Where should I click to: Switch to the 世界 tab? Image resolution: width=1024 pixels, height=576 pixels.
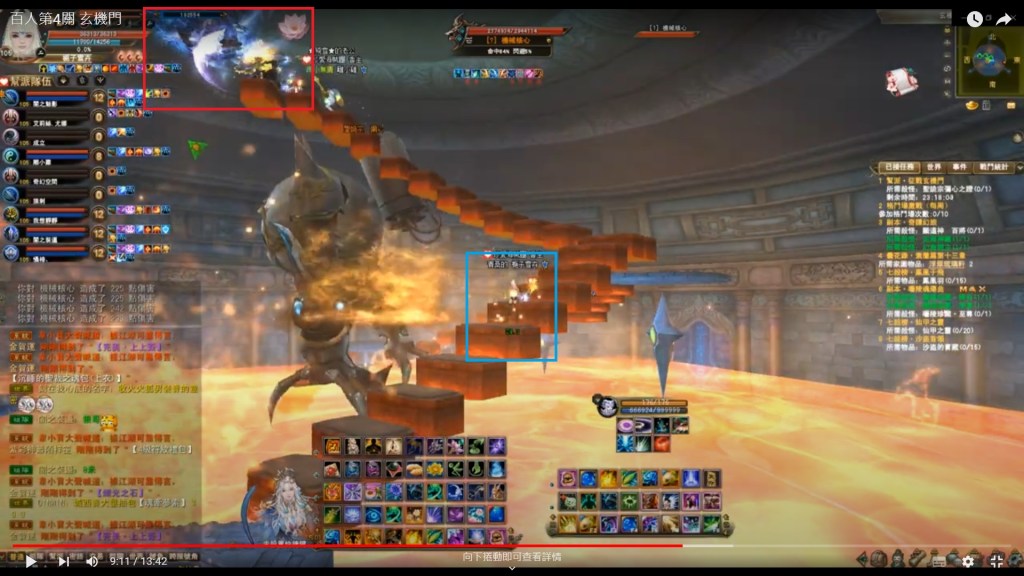tap(933, 167)
